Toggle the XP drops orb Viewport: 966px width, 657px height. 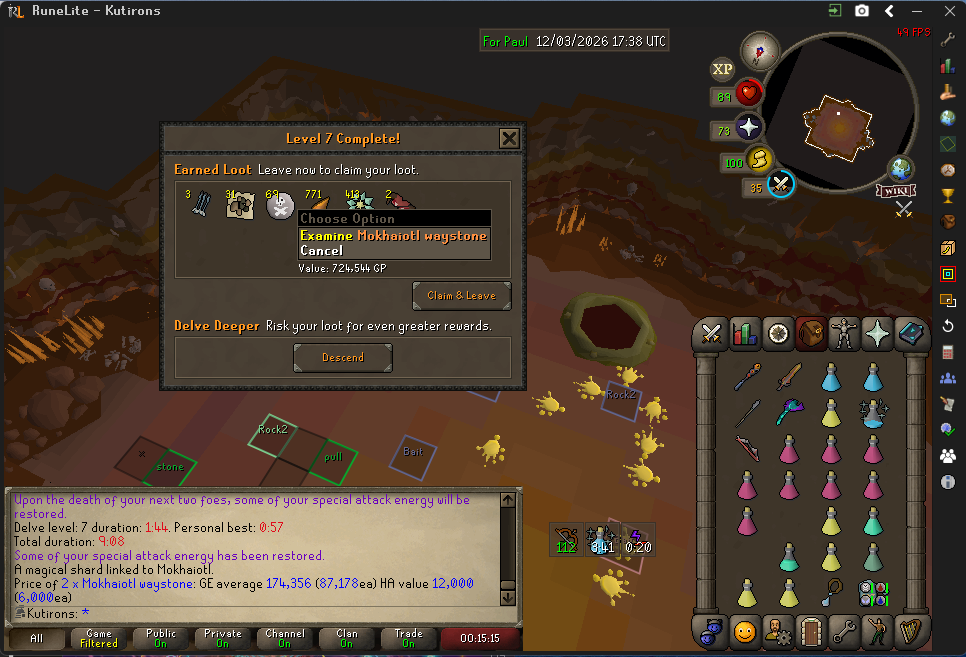722,69
